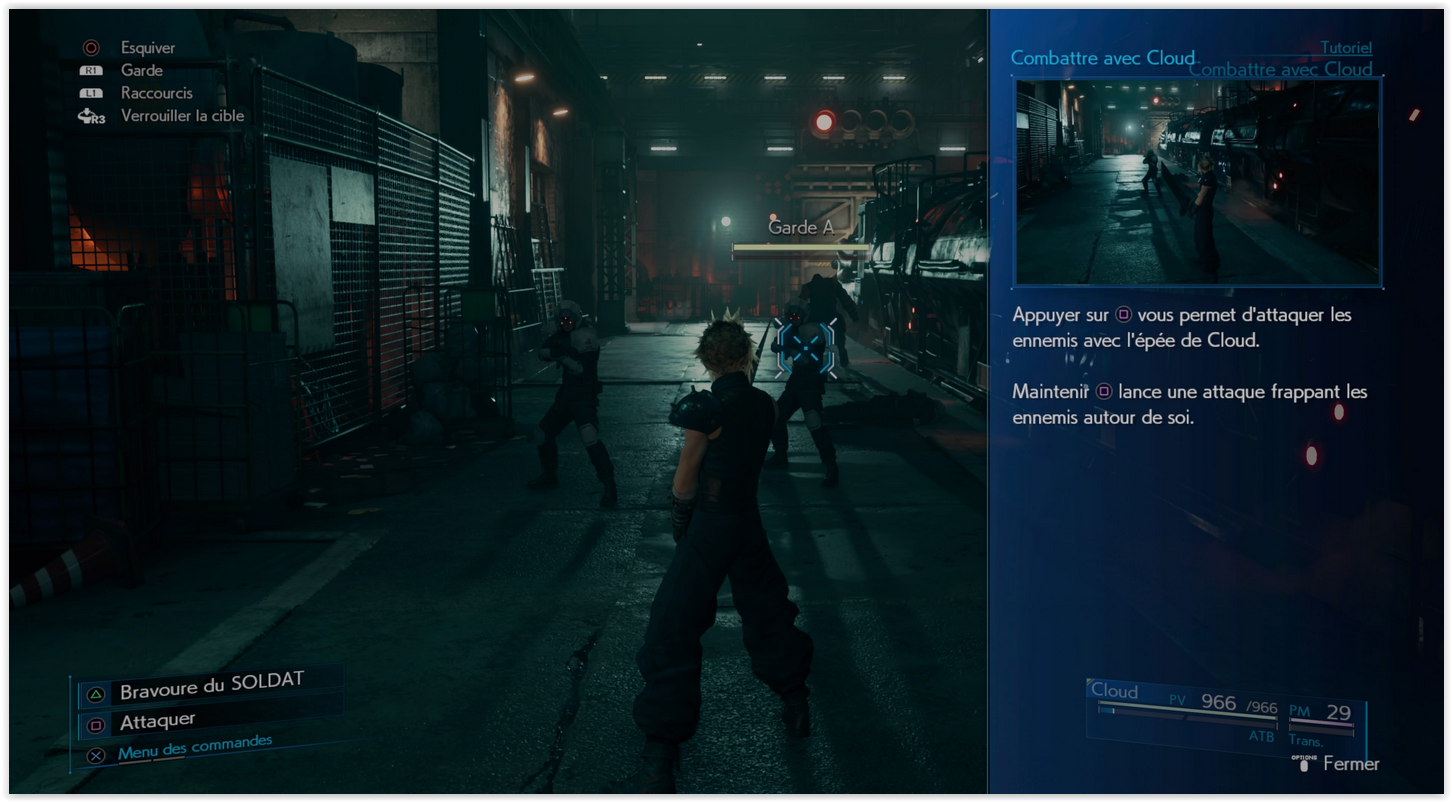The image size is (1452, 802).
Task: Click the Combattre avec Cloud tutorial thumbnail
Action: click(x=1198, y=182)
